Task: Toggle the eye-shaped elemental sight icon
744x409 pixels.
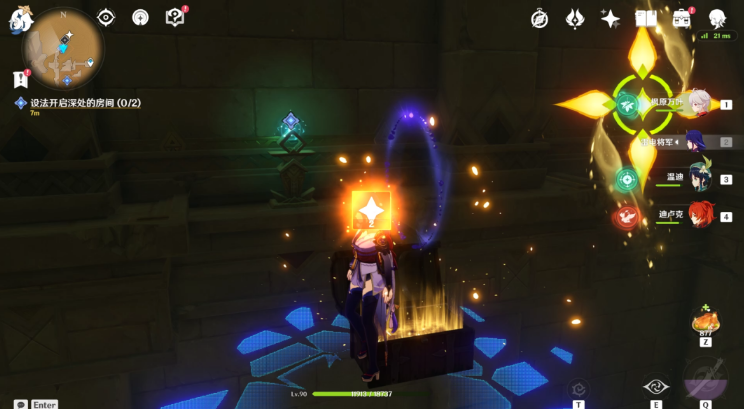Action: tap(106, 18)
